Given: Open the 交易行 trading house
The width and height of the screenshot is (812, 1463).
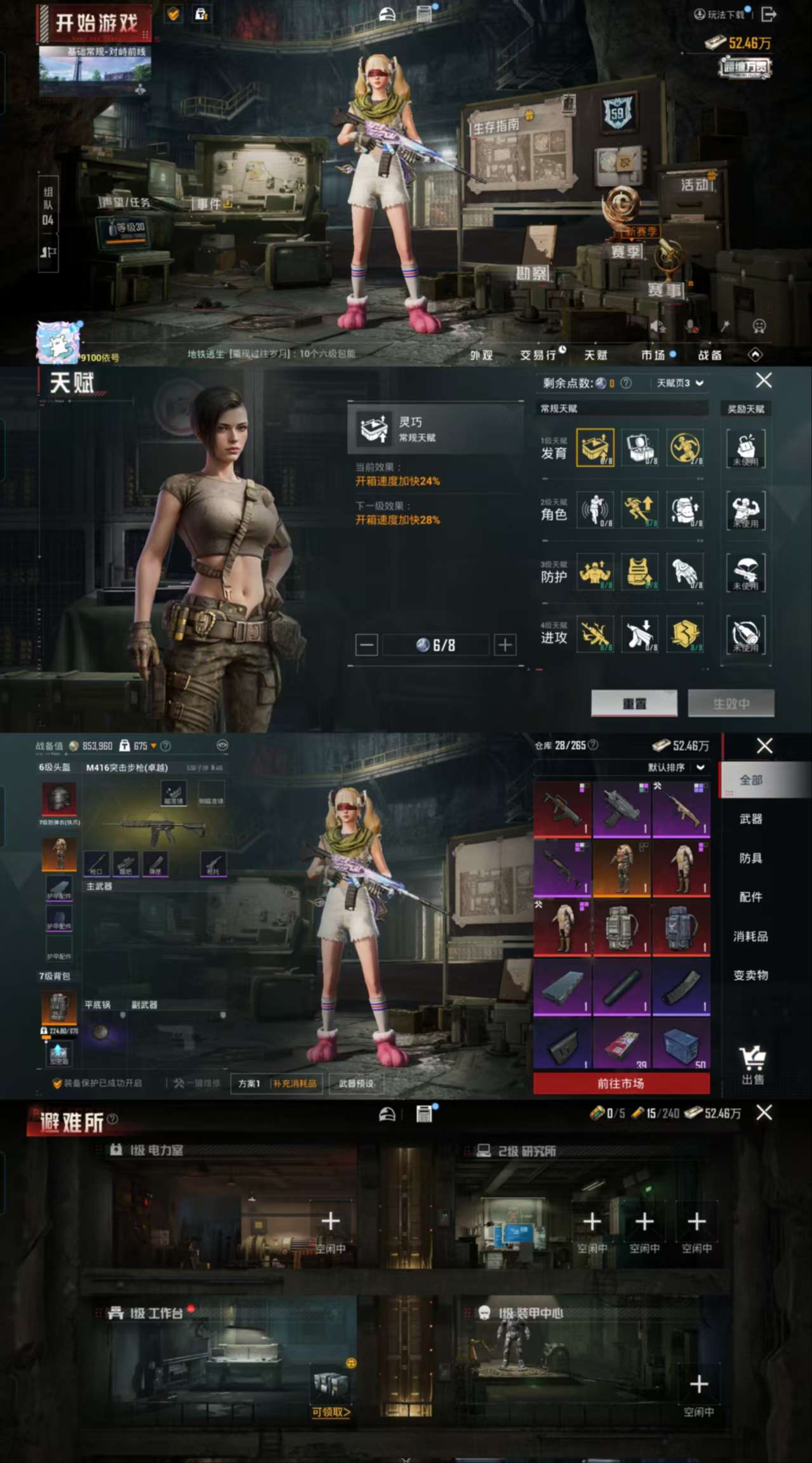Looking at the screenshot, I should (x=538, y=355).
